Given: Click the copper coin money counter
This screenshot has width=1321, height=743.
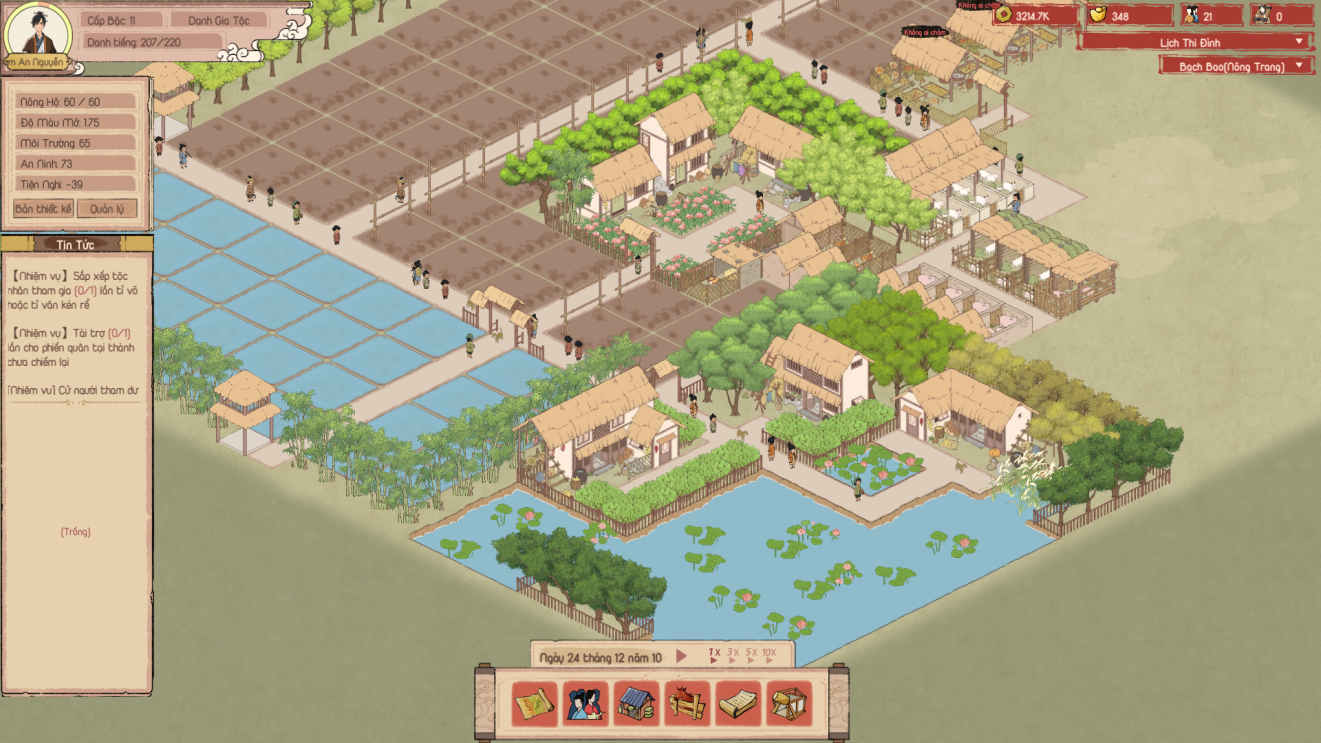Looking at the screenshot, I should click(1034, 16).
